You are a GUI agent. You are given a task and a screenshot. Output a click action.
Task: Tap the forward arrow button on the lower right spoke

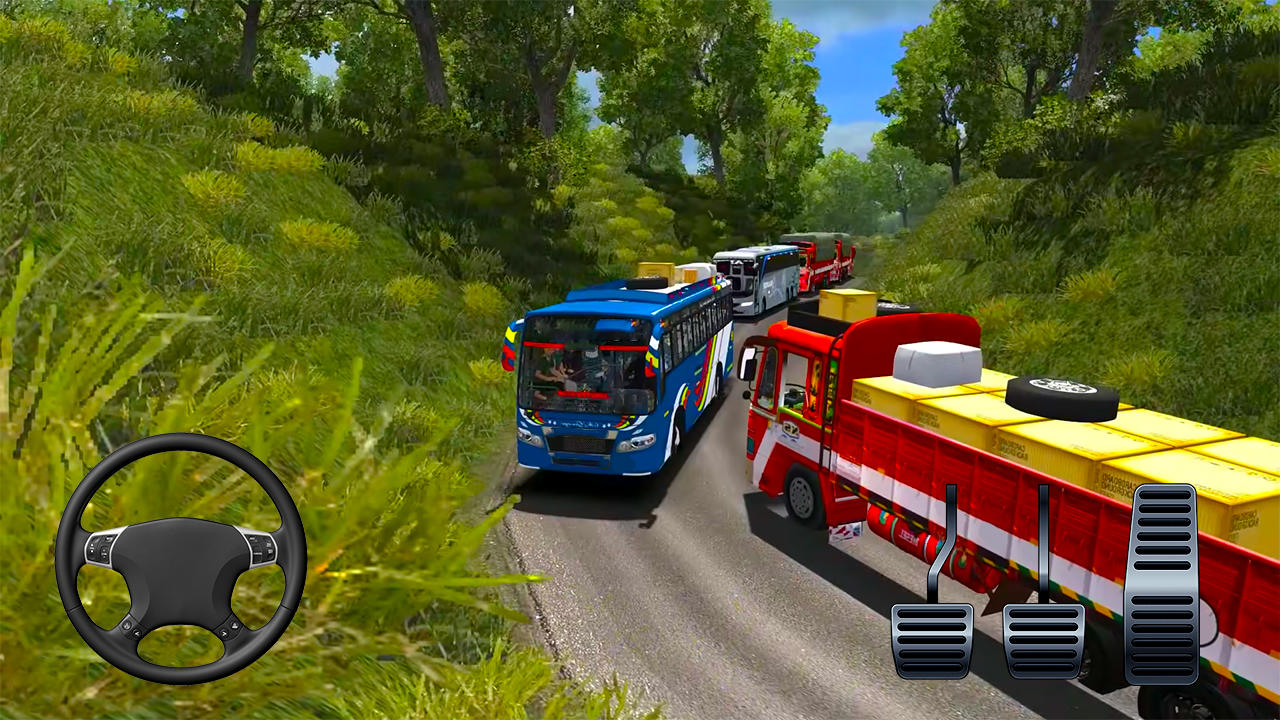(x=224, y=632)
